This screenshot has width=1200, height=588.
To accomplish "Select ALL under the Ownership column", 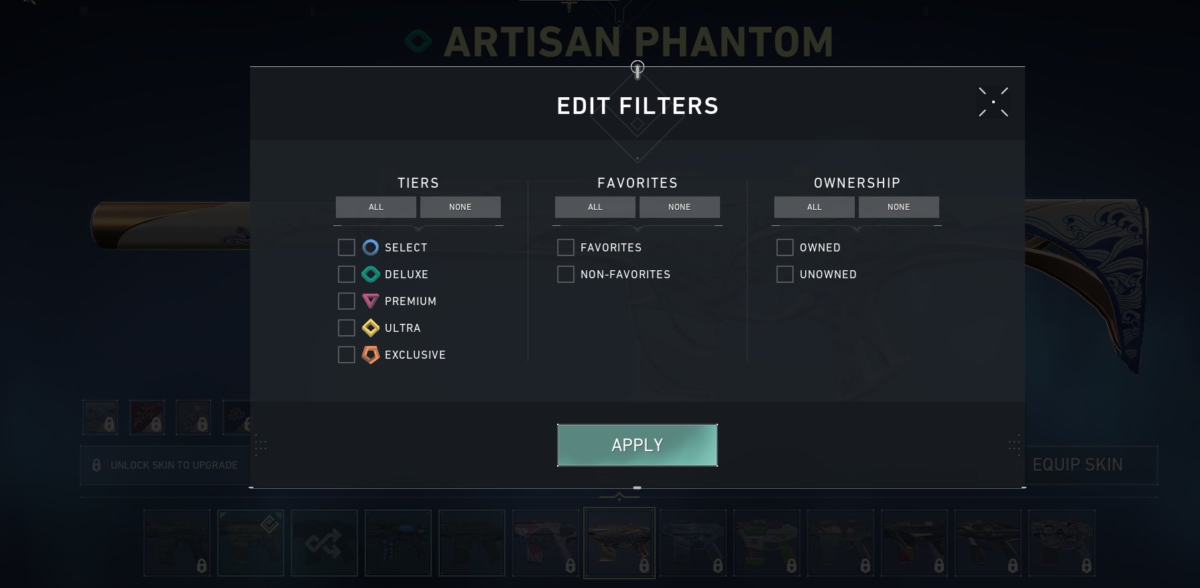I will (814, 207).
